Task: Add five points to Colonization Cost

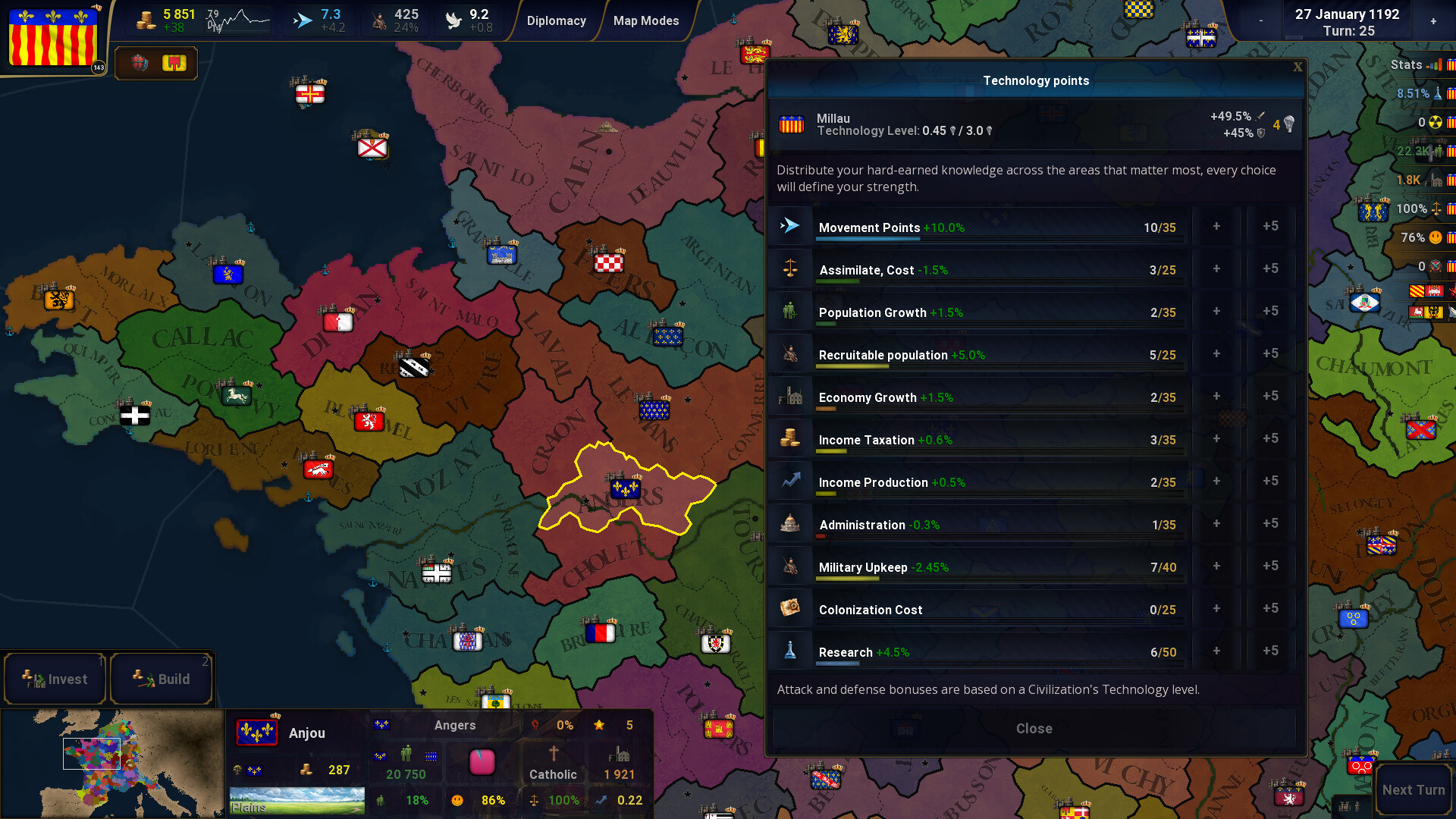Action: point(1270,608)
